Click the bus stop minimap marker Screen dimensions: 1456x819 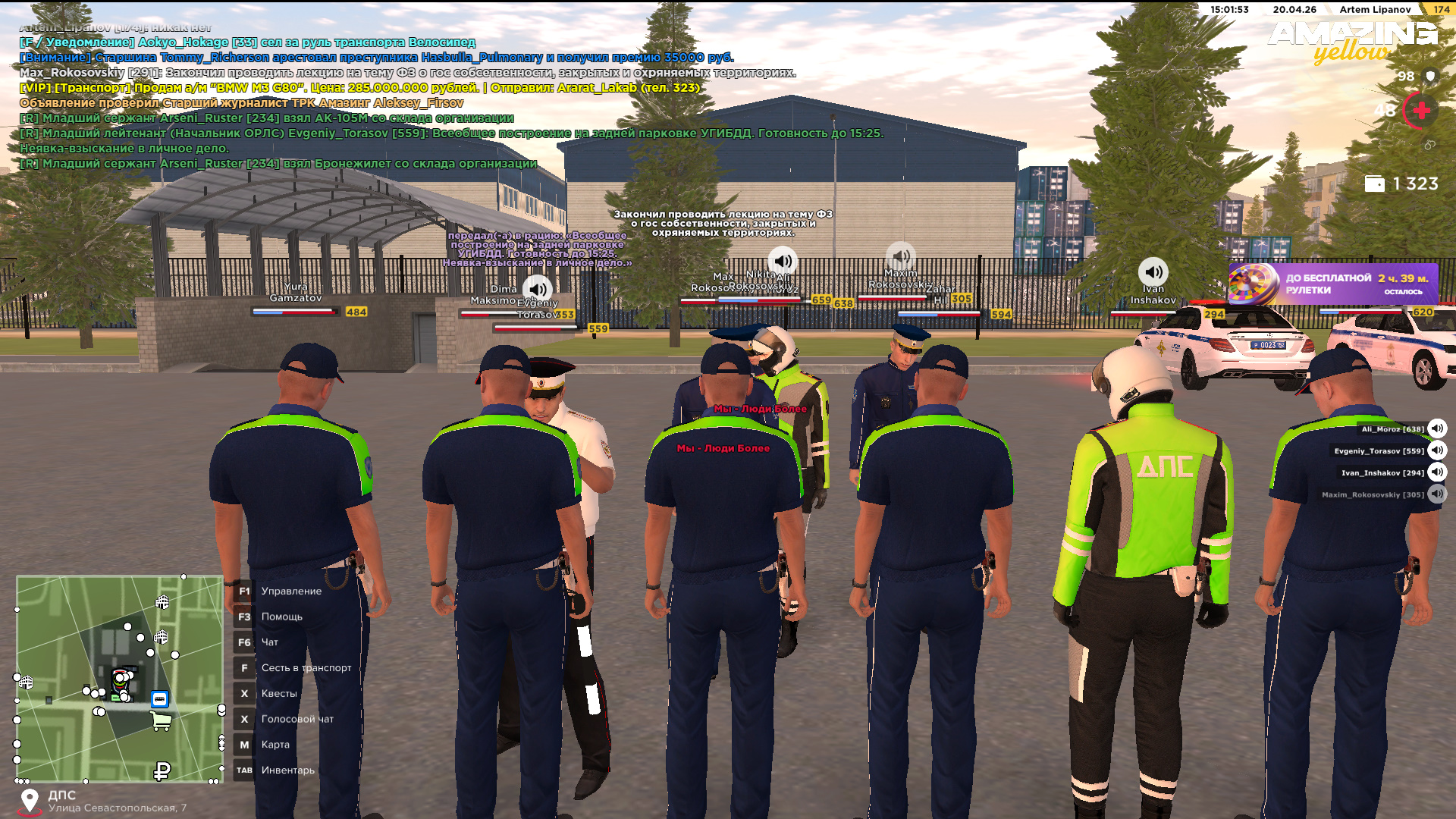(159, 699)
